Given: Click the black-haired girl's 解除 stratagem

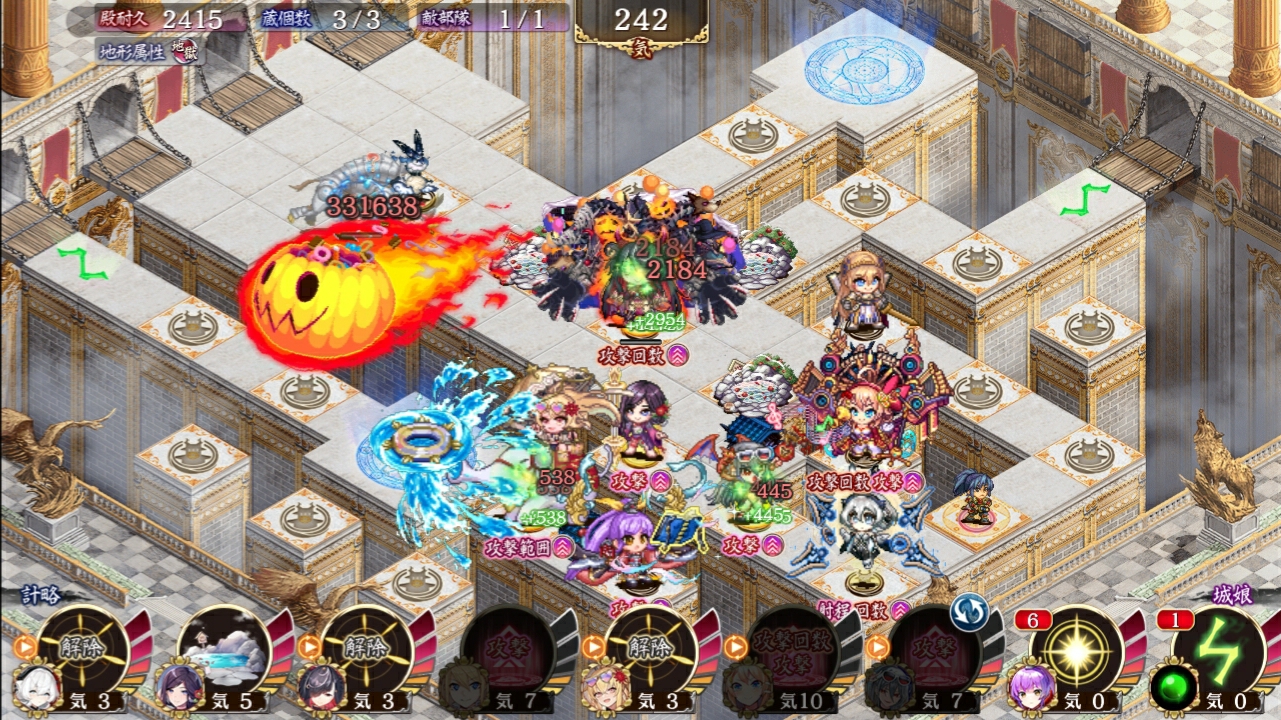Looking at the screenshot, I should 366,648.
